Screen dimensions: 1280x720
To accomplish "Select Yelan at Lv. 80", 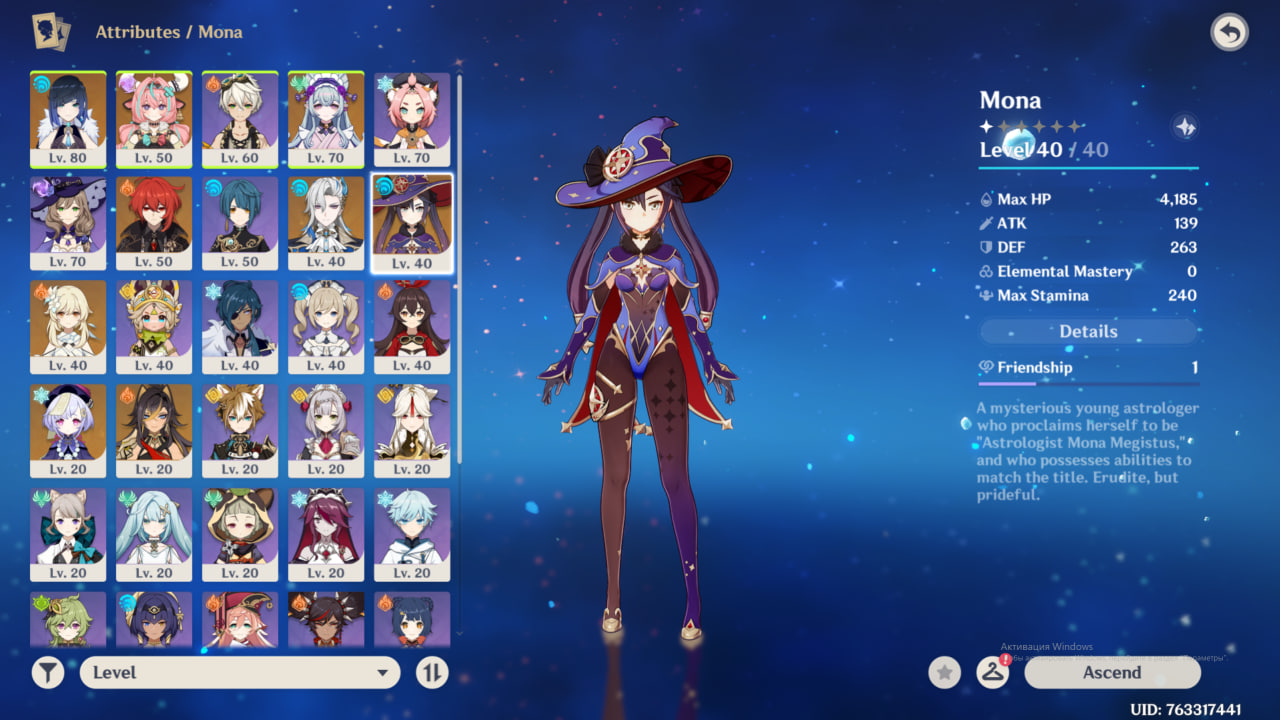I will pyautogui.click(x=68, y=119).
